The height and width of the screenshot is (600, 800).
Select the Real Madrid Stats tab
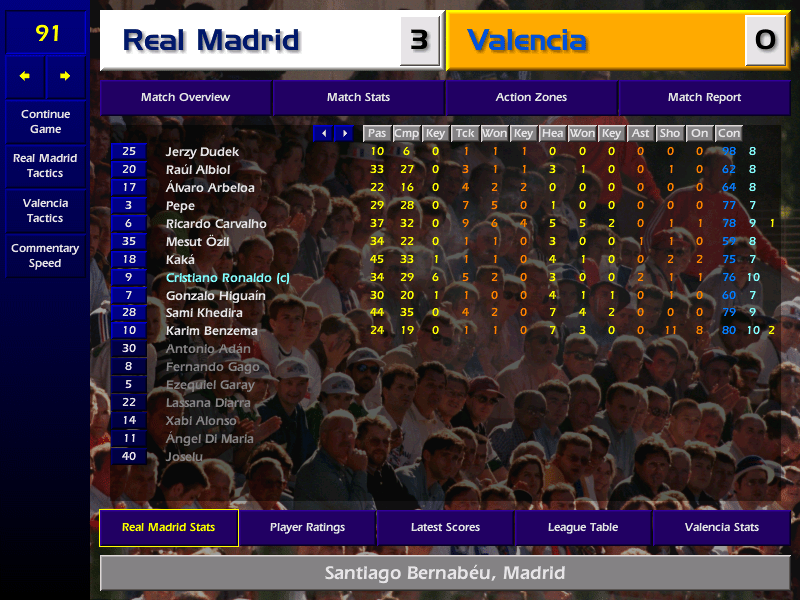coord(168,527)
